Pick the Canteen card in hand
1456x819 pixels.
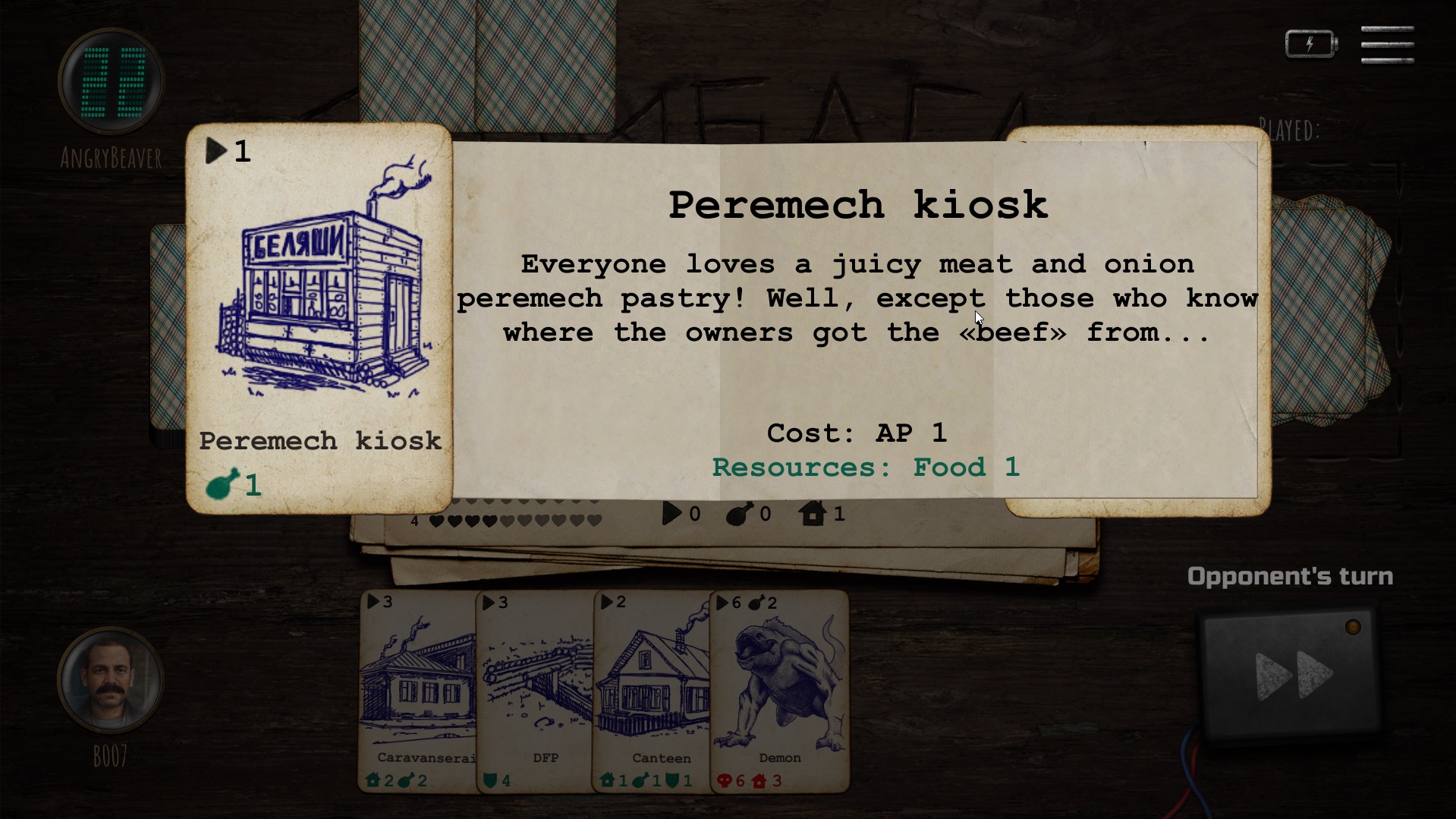coord(653,691)
